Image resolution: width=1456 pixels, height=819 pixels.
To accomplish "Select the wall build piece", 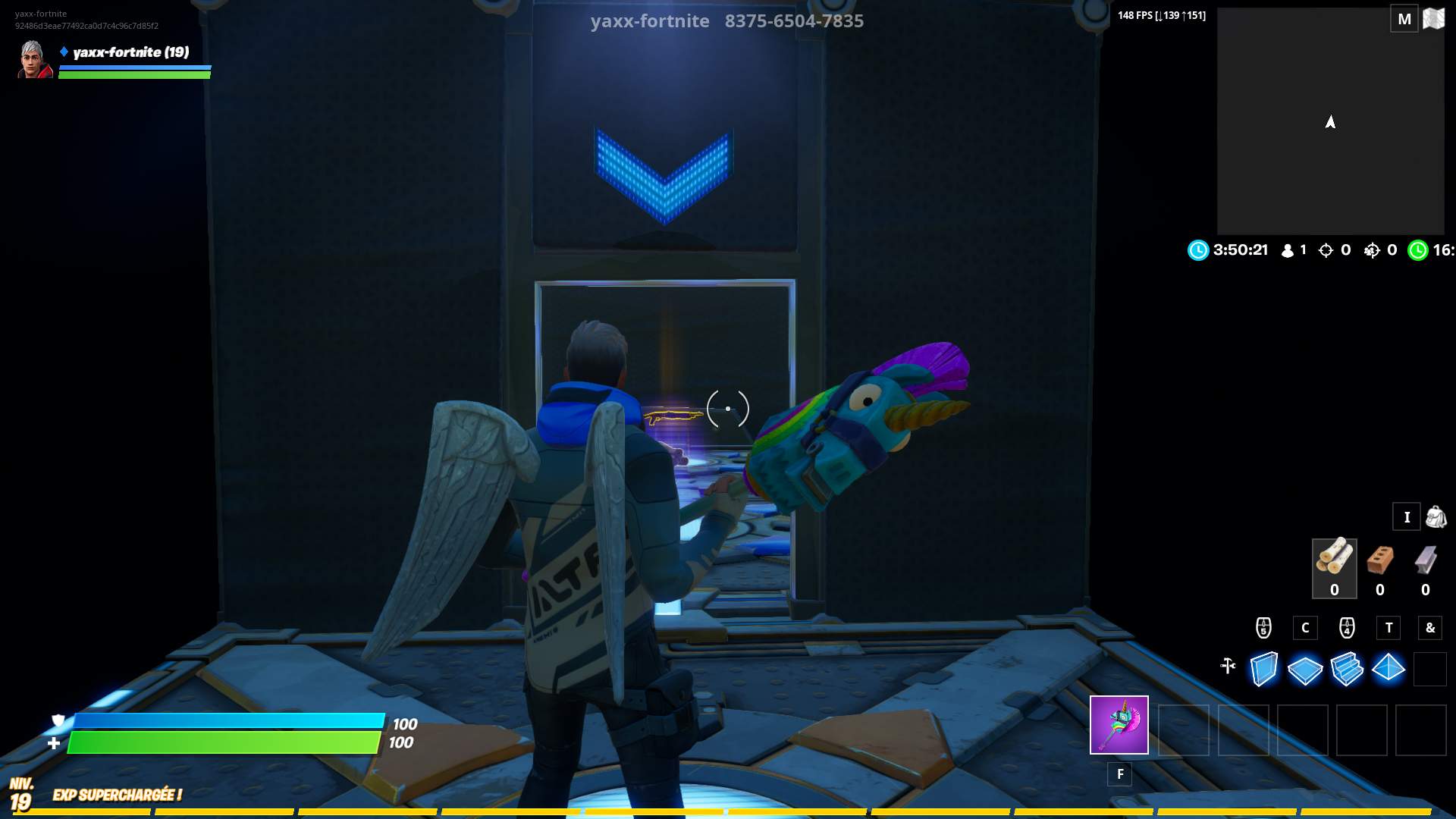I will click(1263, 669).
